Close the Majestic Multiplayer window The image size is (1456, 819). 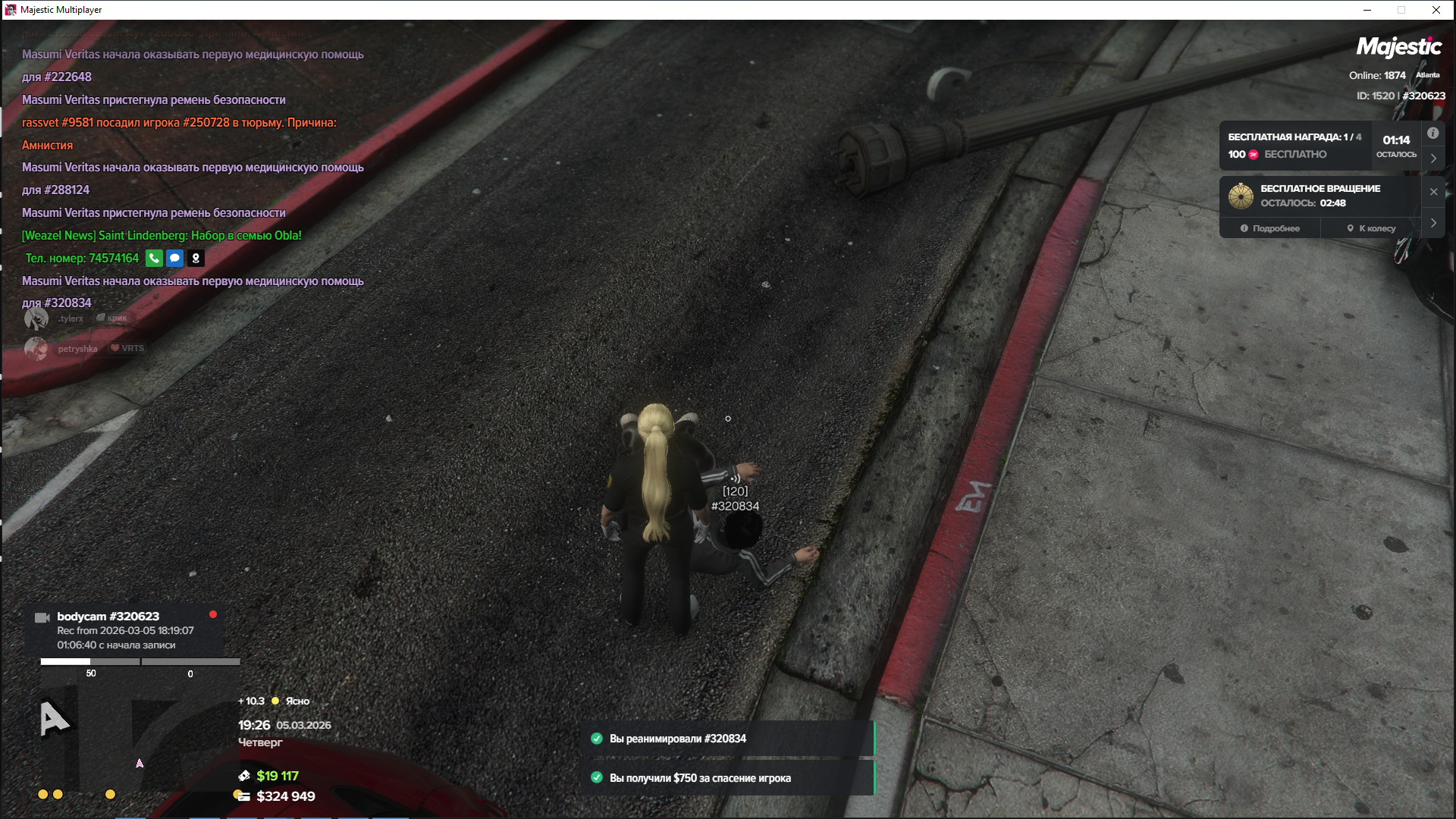pyautogui.click(x=1436, y=10)
